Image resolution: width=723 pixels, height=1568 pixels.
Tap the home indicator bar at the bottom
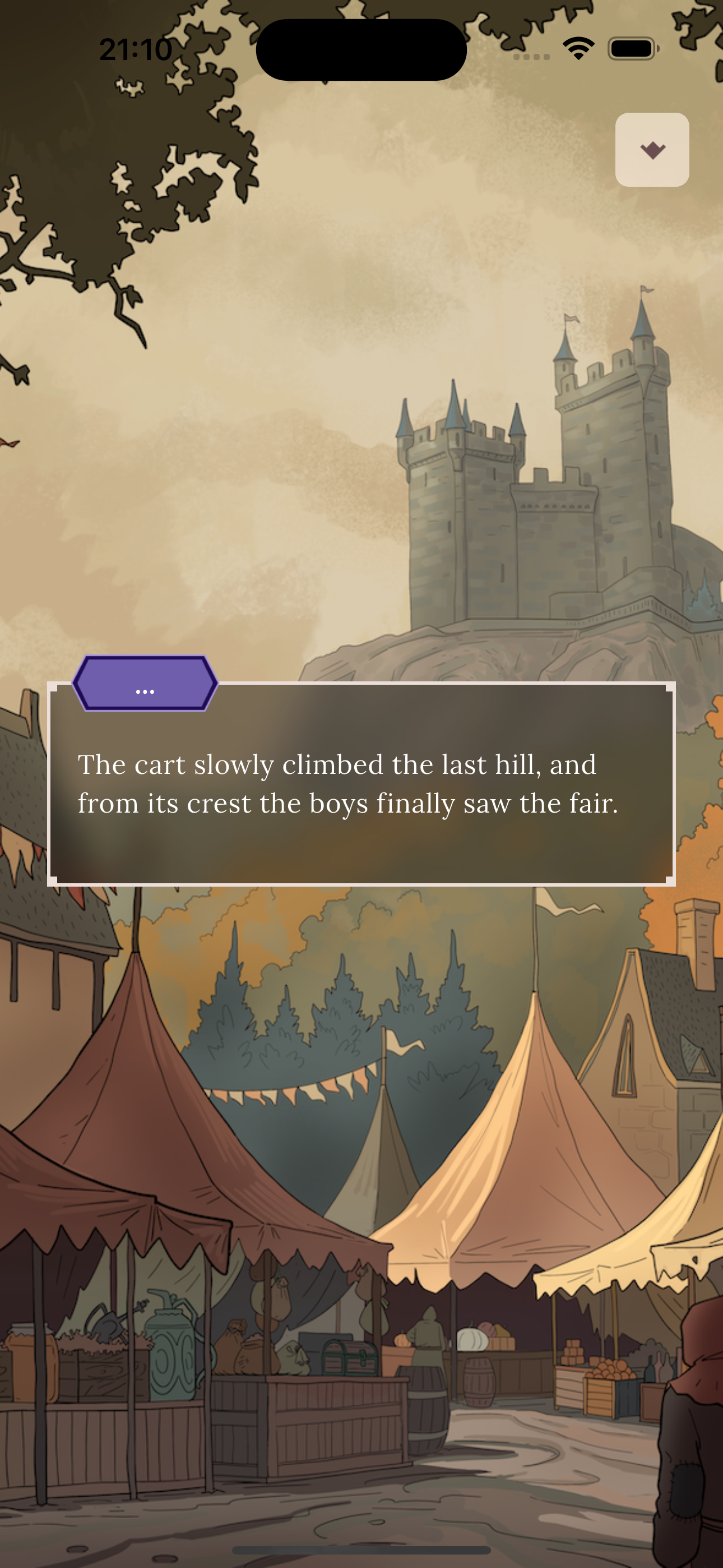pyautogui.click(x=361, y=1549)
